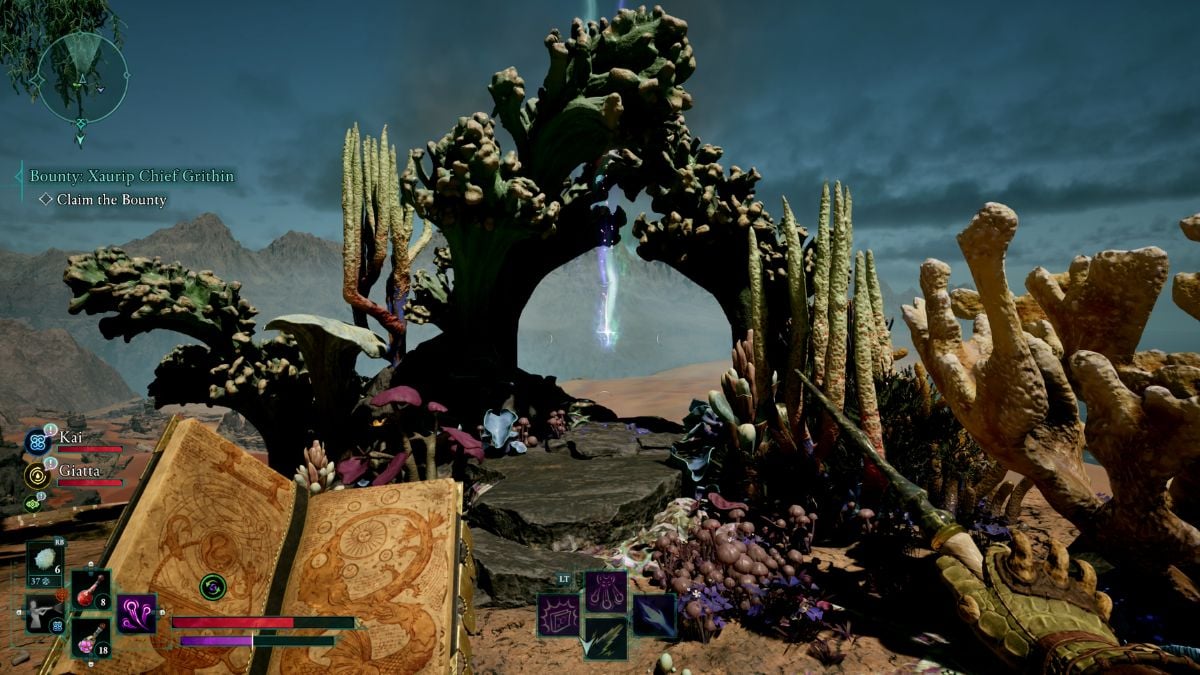Image resolution: width=1200 pixels, height=675 pixels.
Task: Click the circular compass minimap
Action: click(82, 76)
